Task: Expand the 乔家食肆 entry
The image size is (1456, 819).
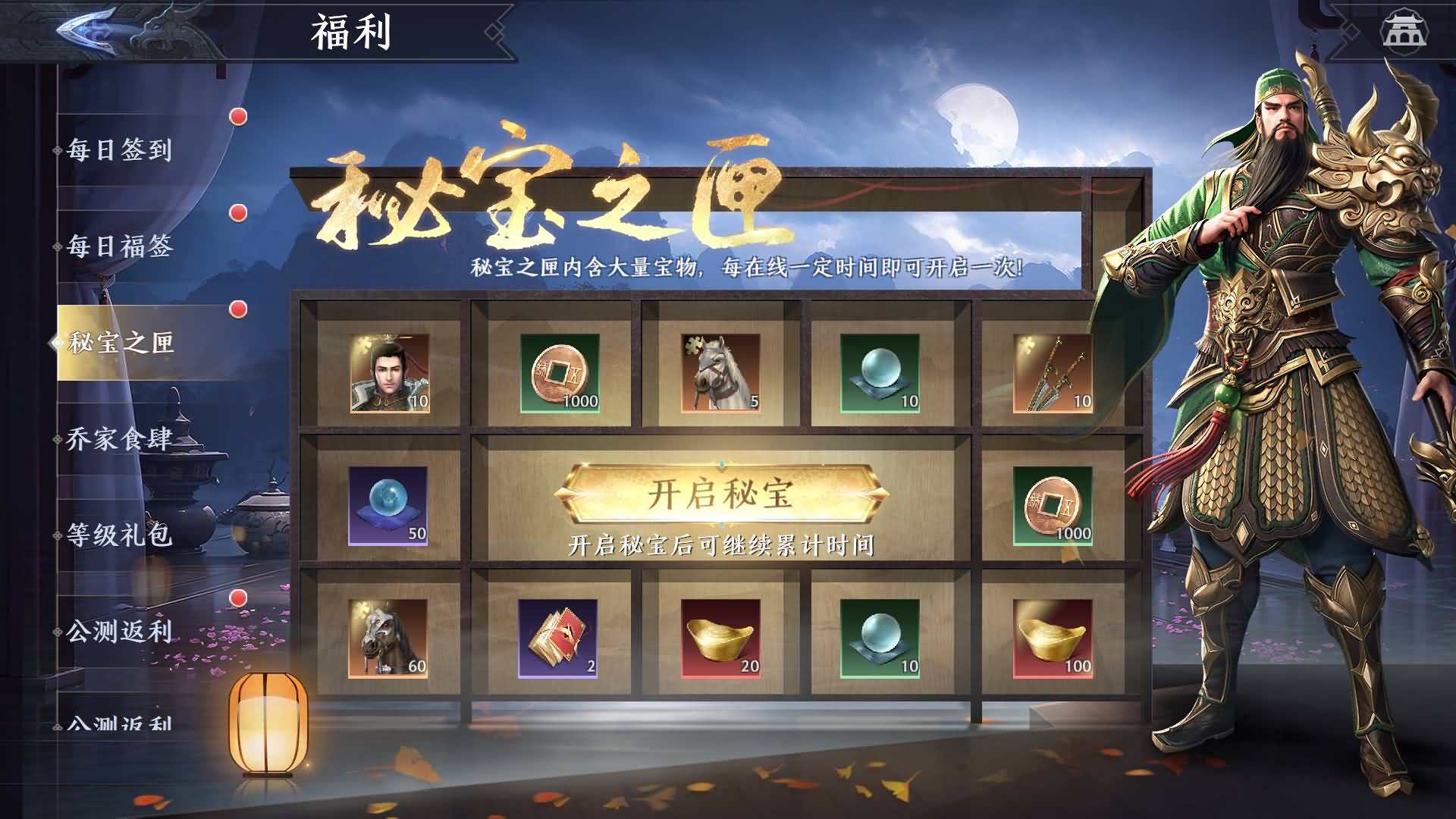Action: tap(118, 438)
